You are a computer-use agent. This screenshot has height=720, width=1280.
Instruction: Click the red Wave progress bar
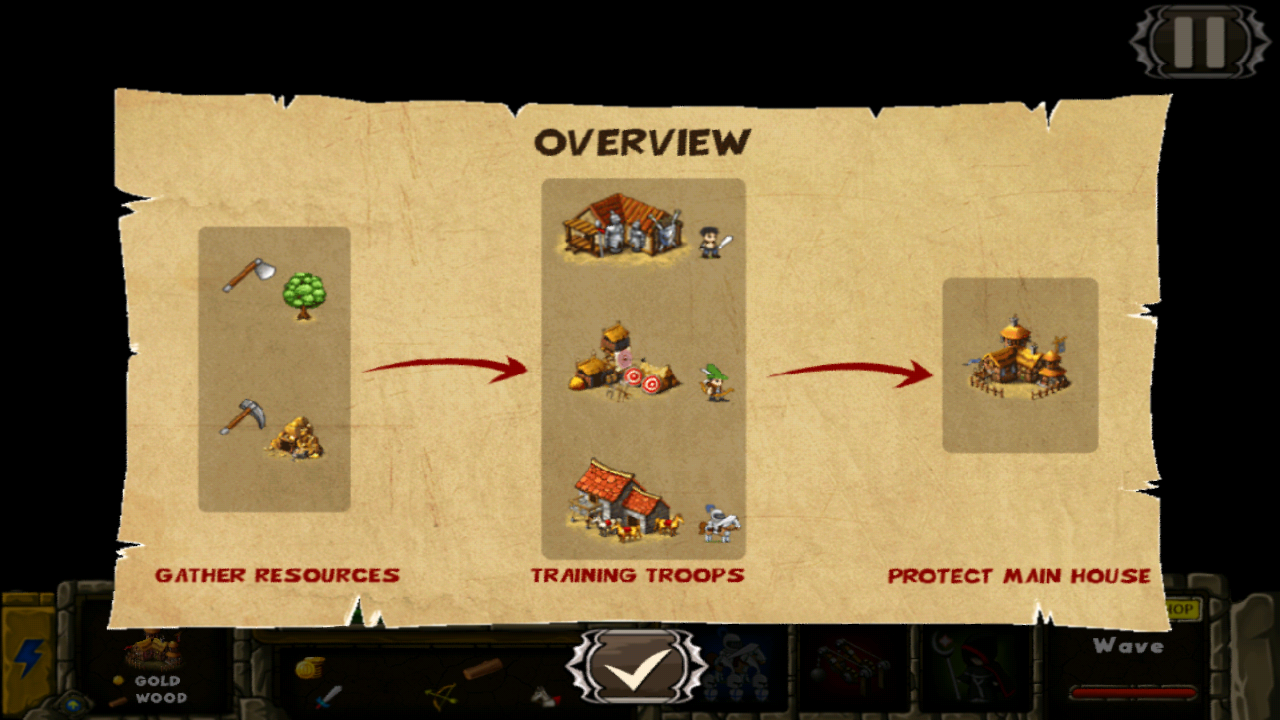(x=1135, y=692)
